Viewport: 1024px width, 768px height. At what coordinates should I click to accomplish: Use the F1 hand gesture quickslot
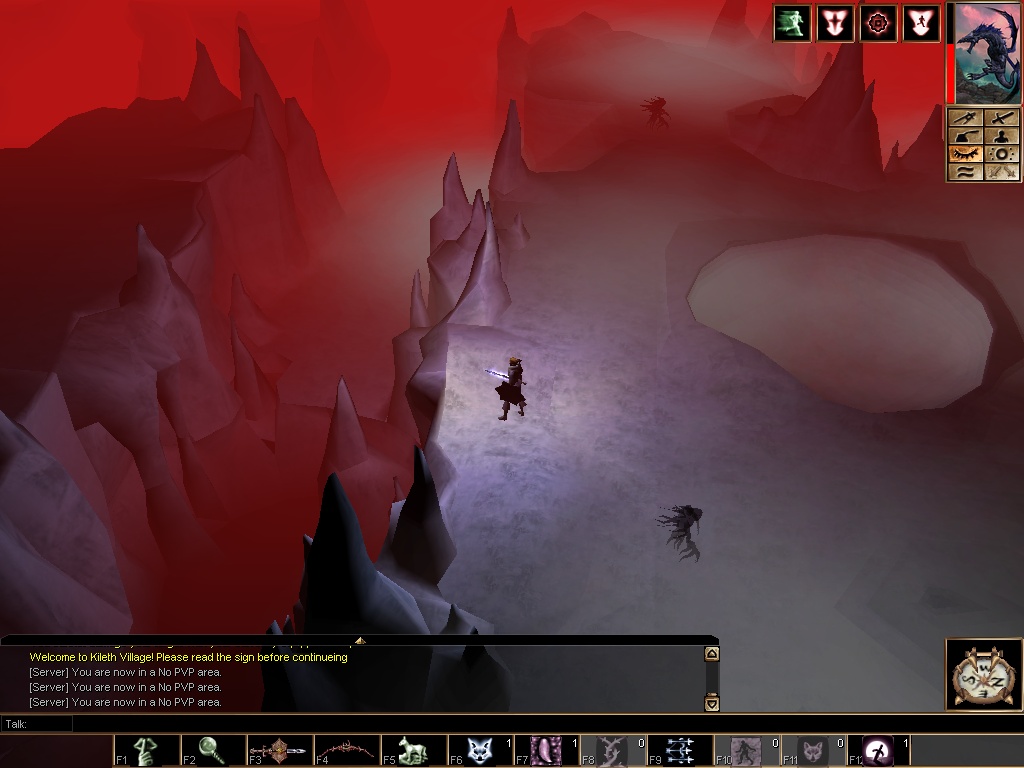(x=146, y=750)
